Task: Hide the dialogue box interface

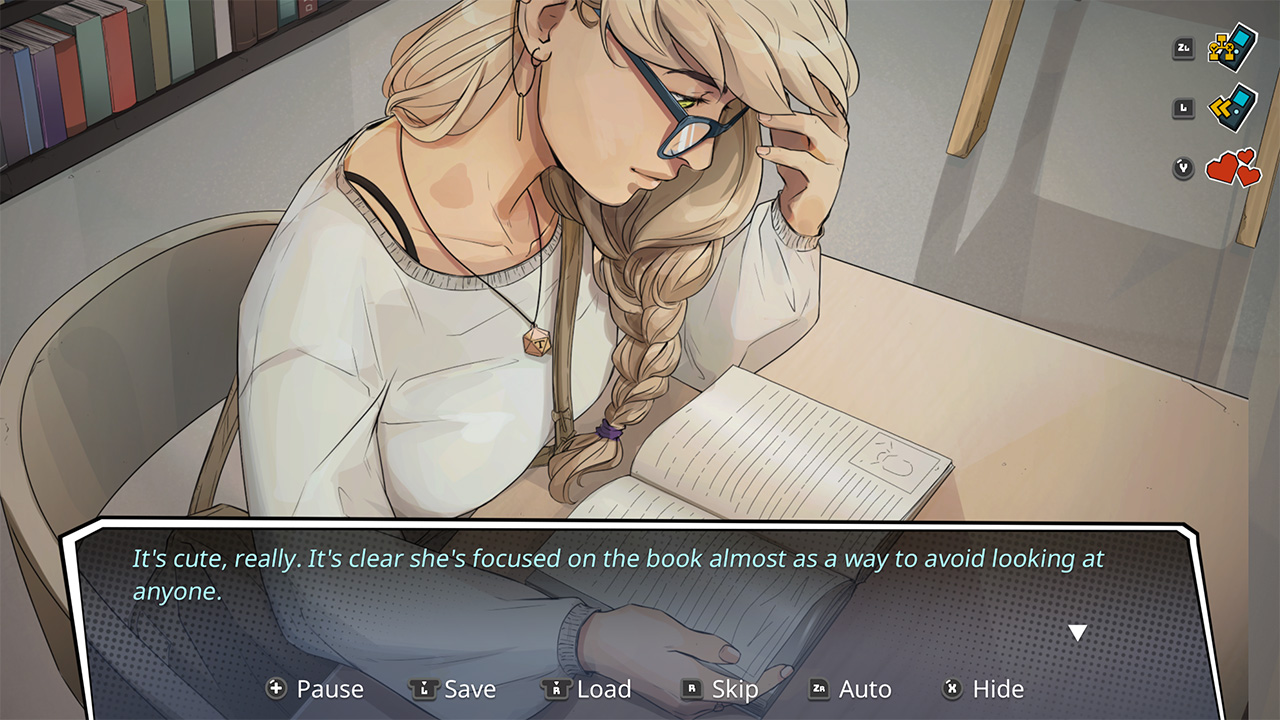Action: pos(997,689)
